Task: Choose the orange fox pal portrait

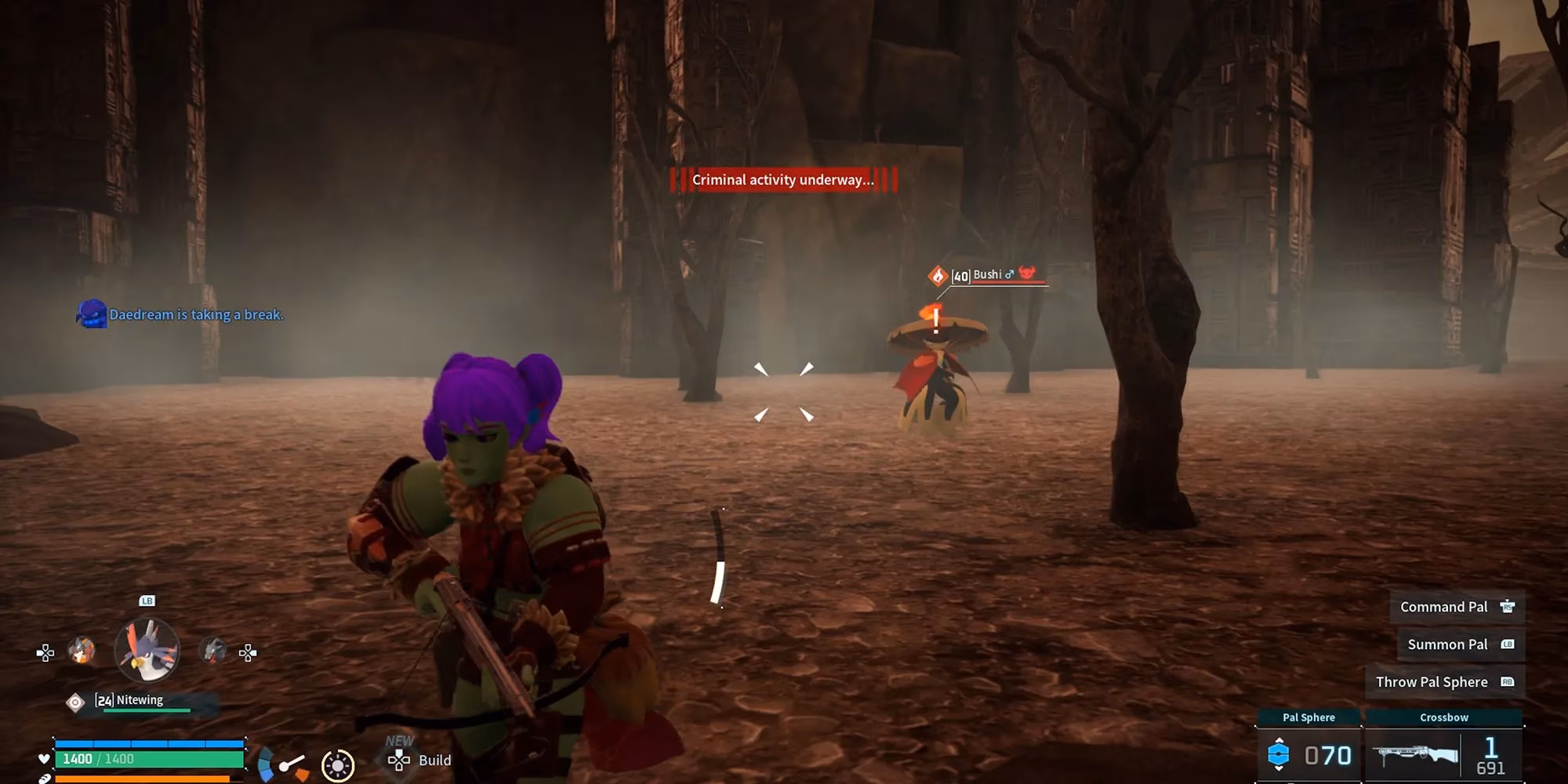Action: tap(82, 650)
